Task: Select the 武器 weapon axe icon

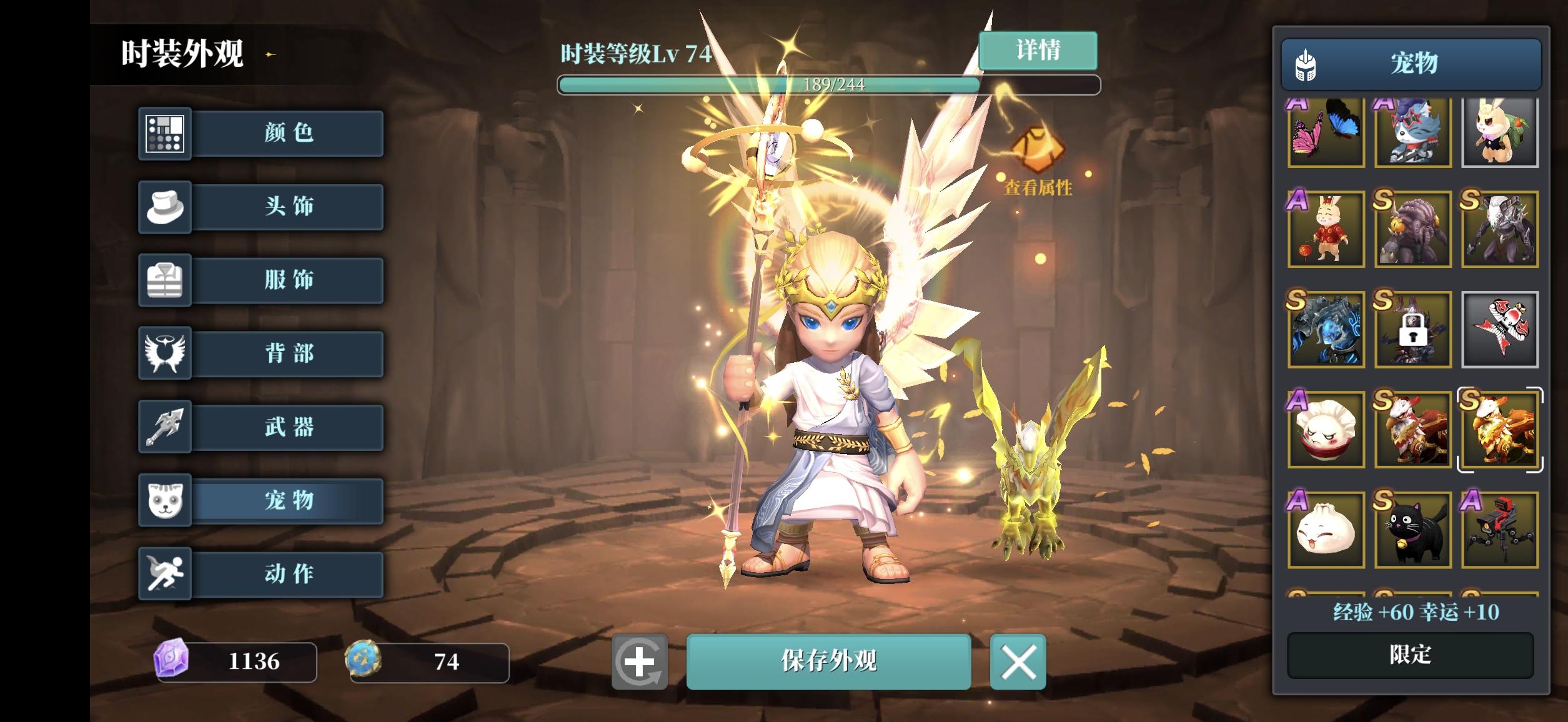Action: click(166, 428)
